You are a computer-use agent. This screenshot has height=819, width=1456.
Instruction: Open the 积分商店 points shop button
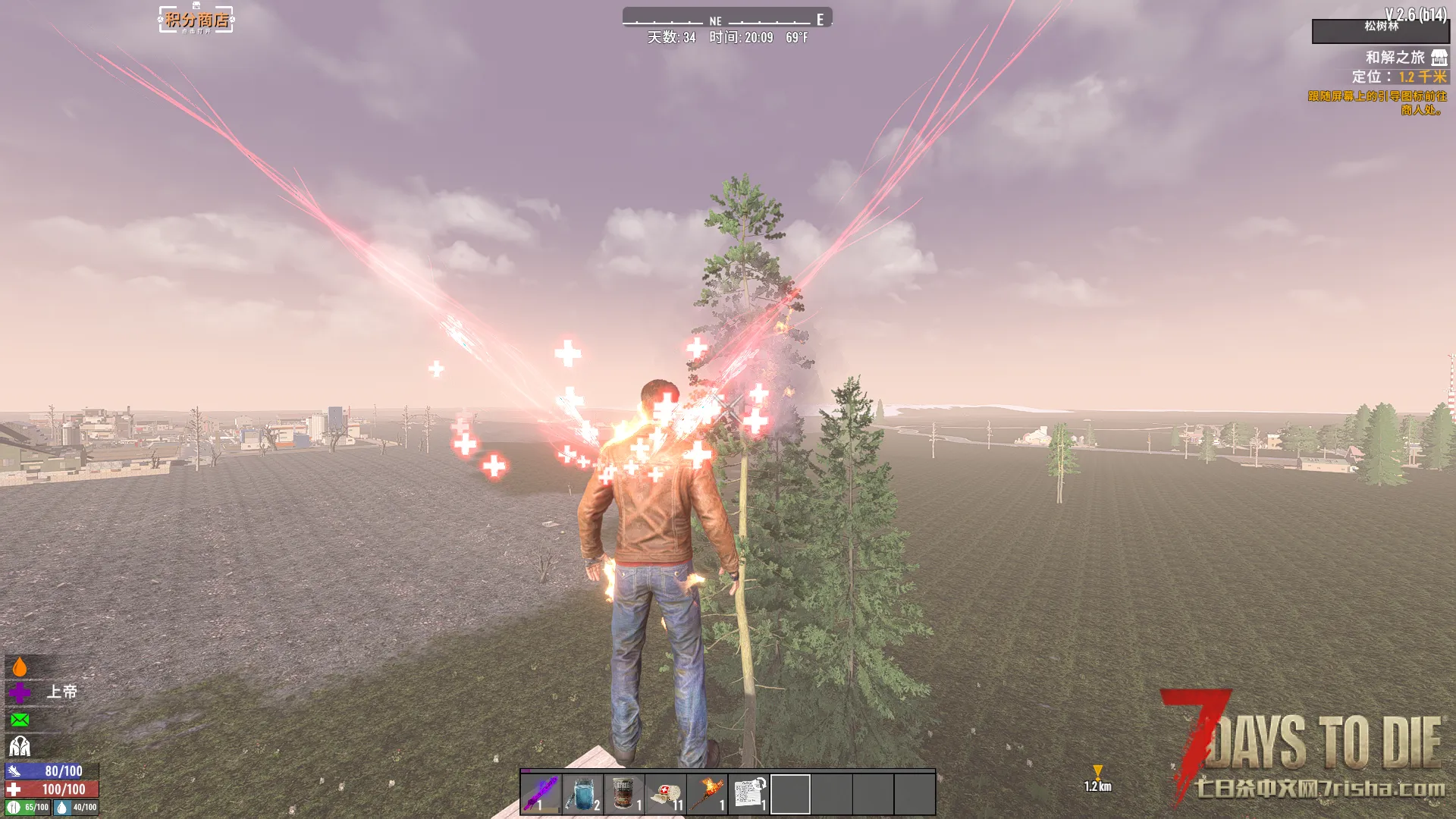196,20
